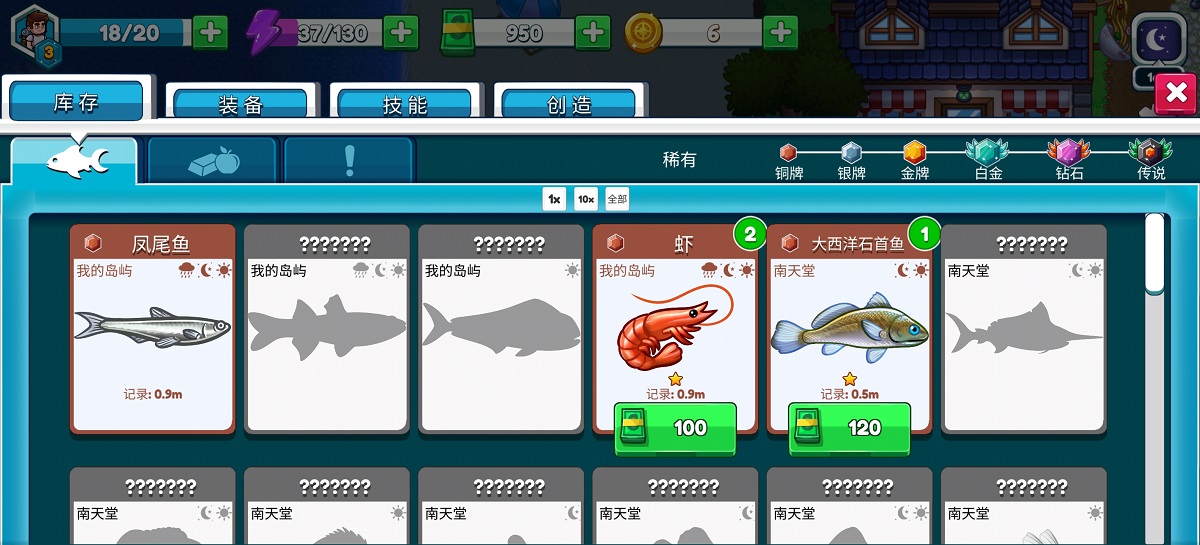
Task: Open the 装备 equipment tab
Action: 240,104
